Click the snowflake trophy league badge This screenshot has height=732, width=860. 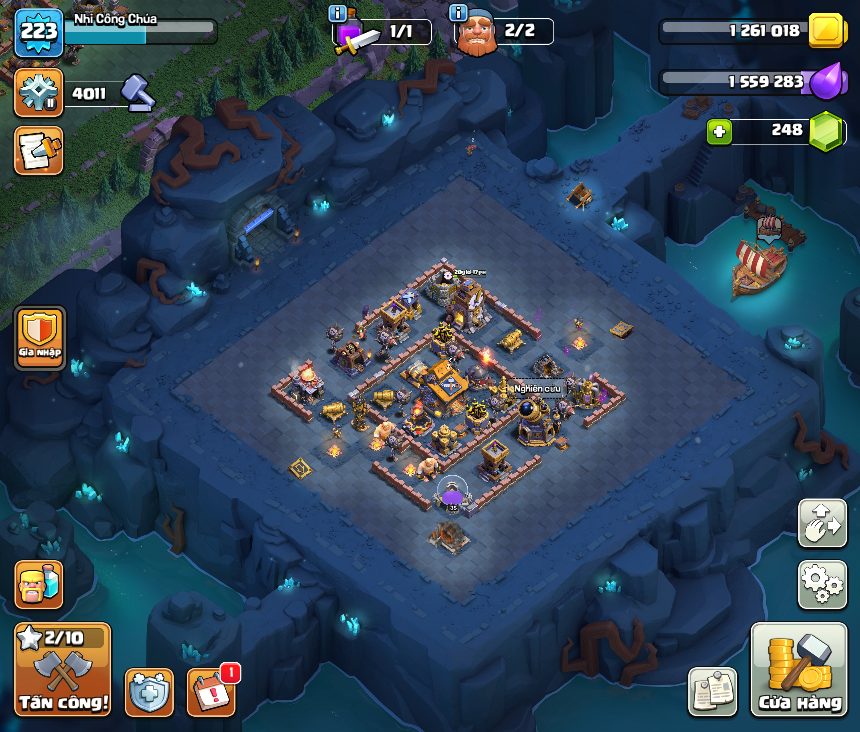pos(39,93)
